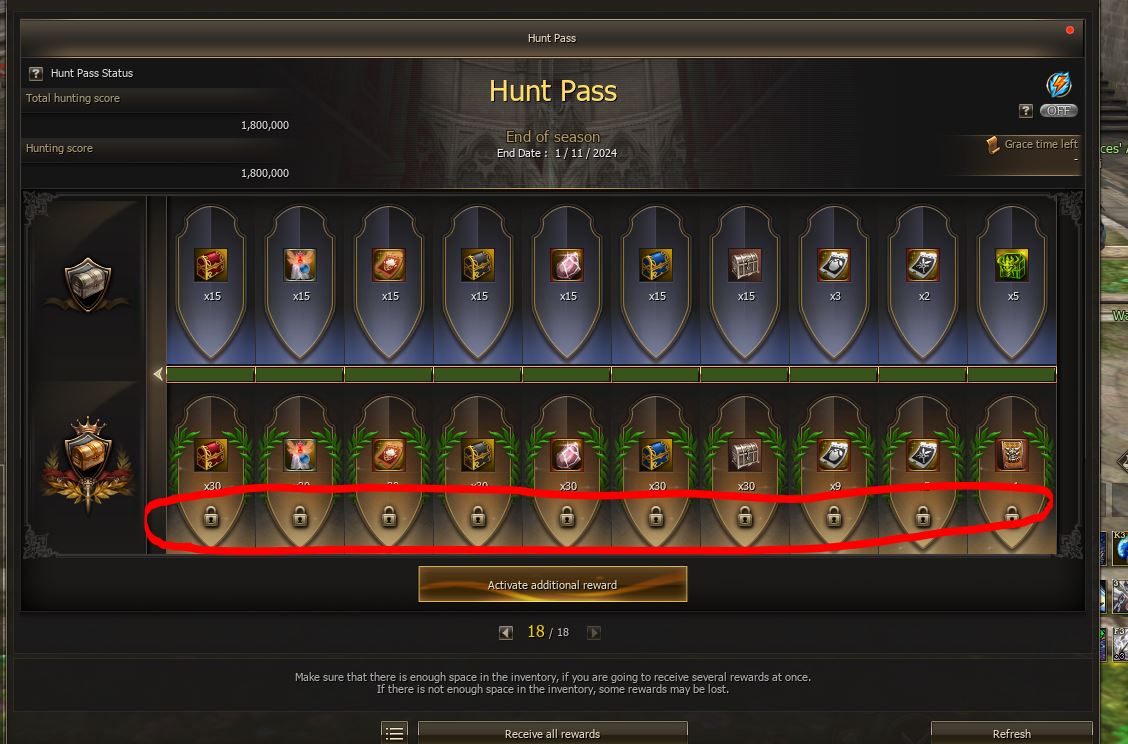1128x744 pixels.
Task: Go to the next reward page
Action: point(594,632)
